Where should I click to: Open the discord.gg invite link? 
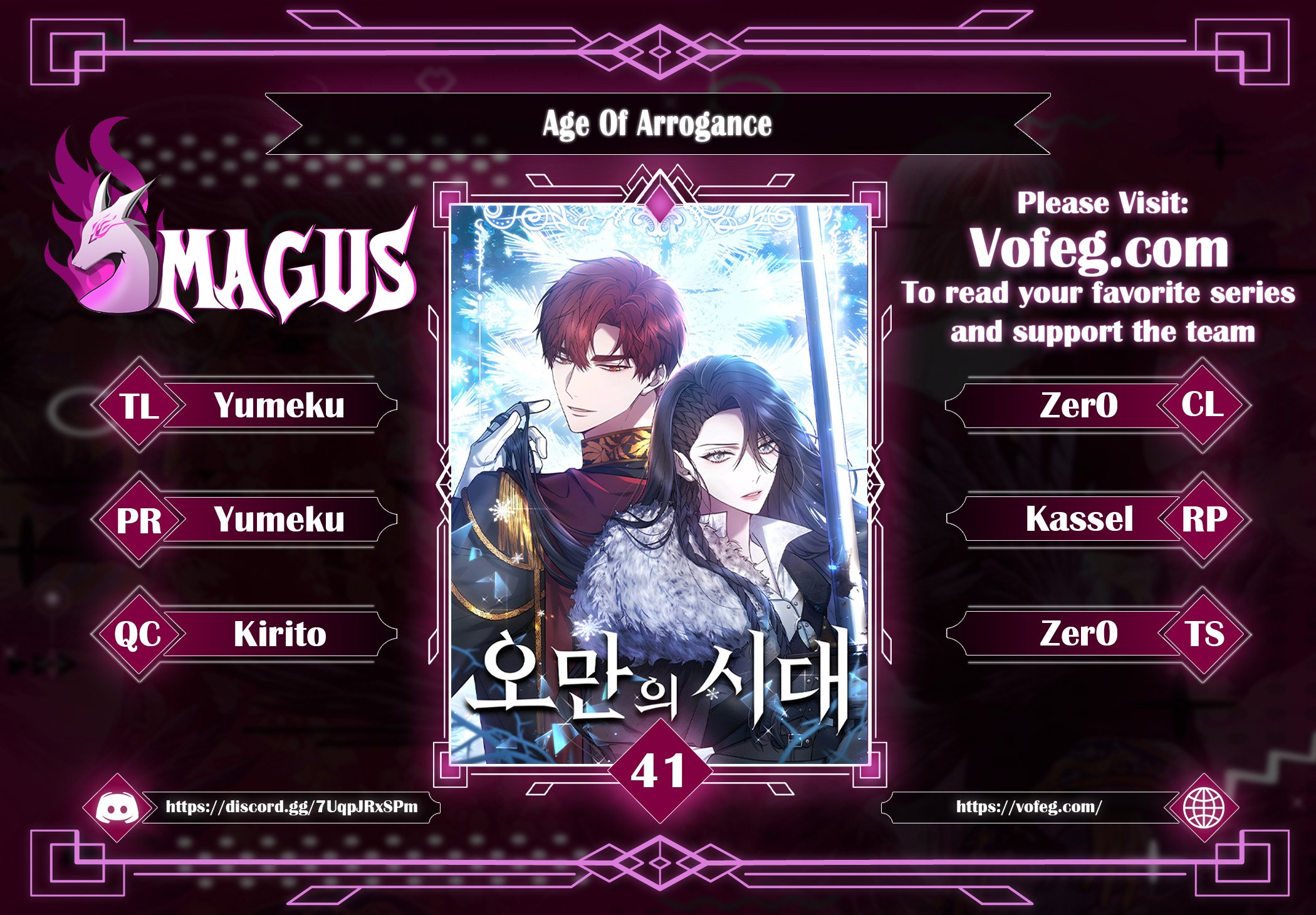pos(291,807)
